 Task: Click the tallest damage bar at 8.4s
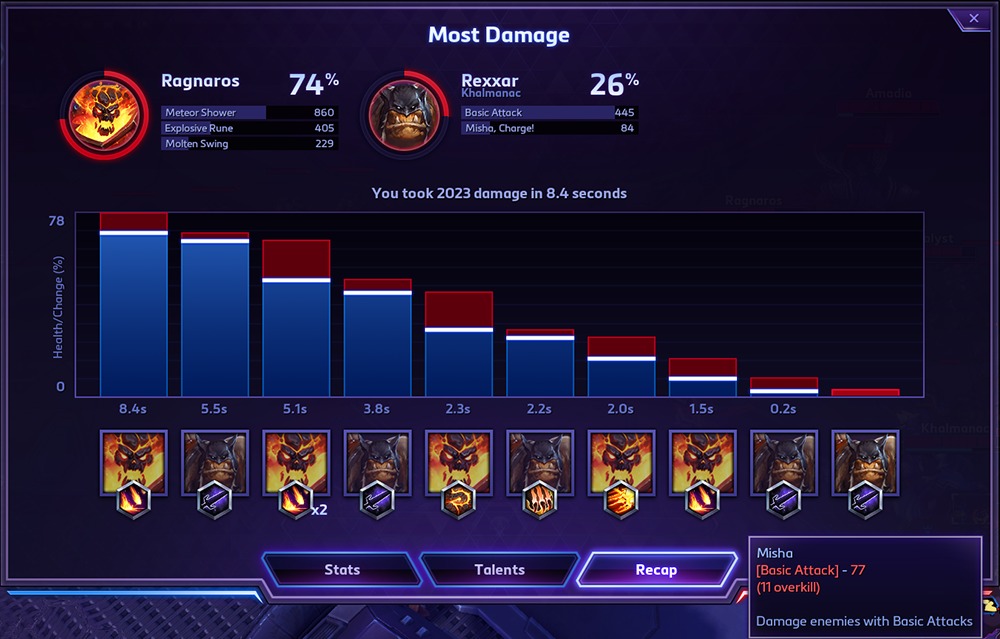(x=133, y=310)
